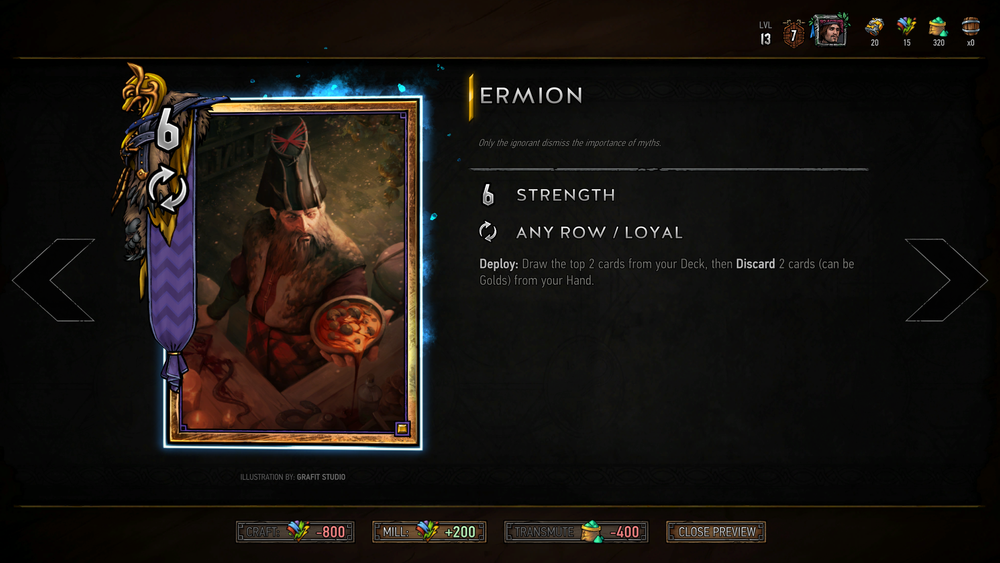Go to the next card with right arrow

click(x=945, y=280)
